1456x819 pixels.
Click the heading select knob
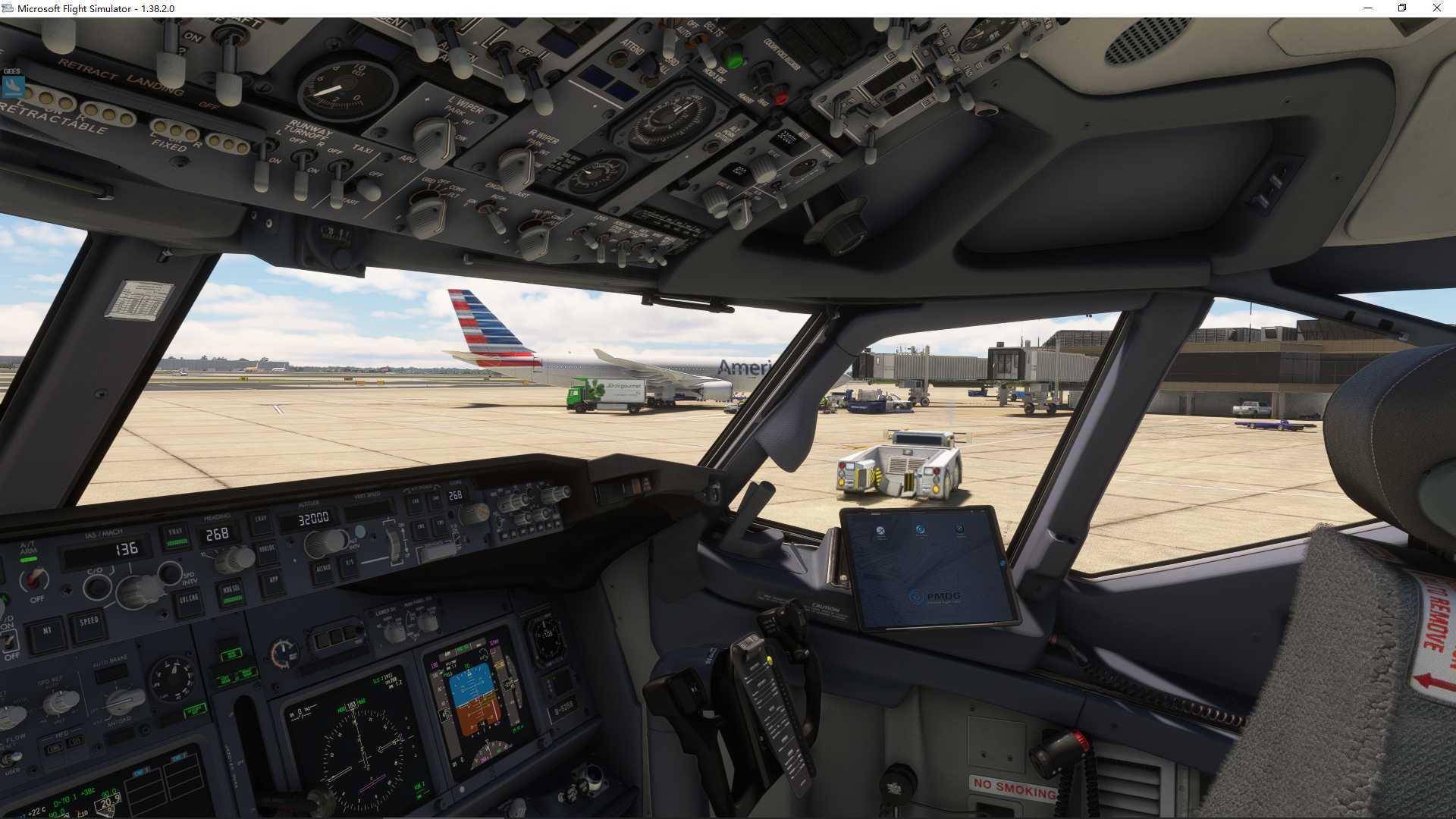tap(234, 559)
